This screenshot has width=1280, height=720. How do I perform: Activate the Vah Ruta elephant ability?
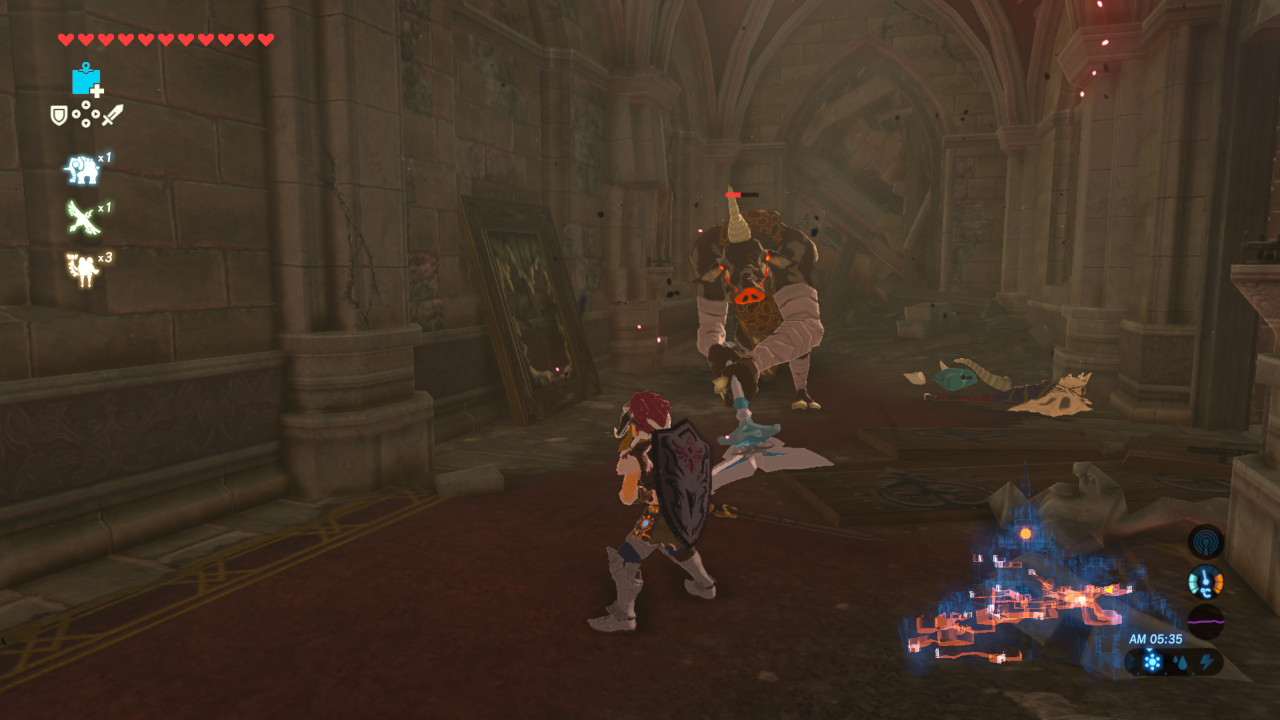pos(83,169)
